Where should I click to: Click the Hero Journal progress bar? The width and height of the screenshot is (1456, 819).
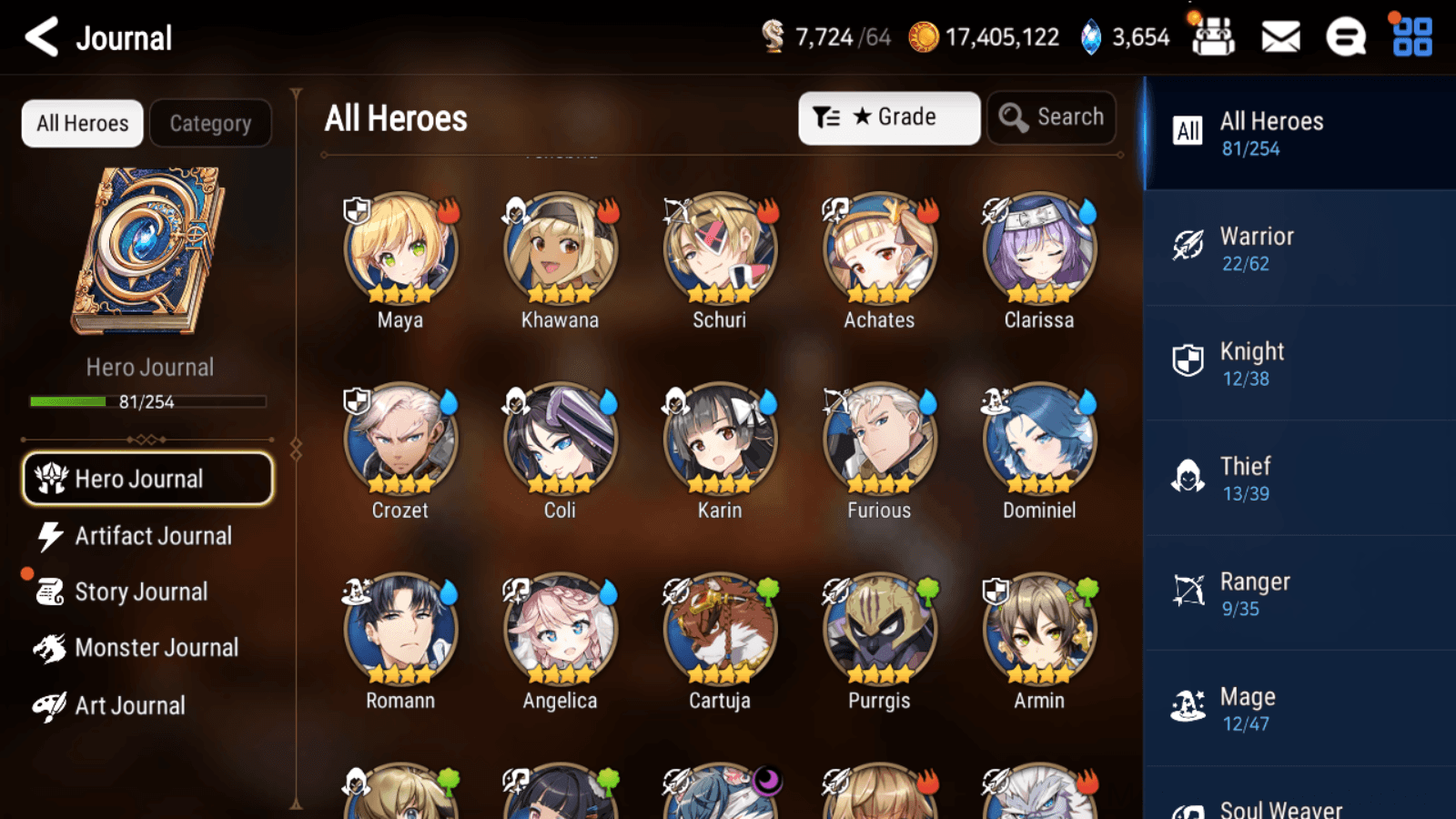click(147, 400)
